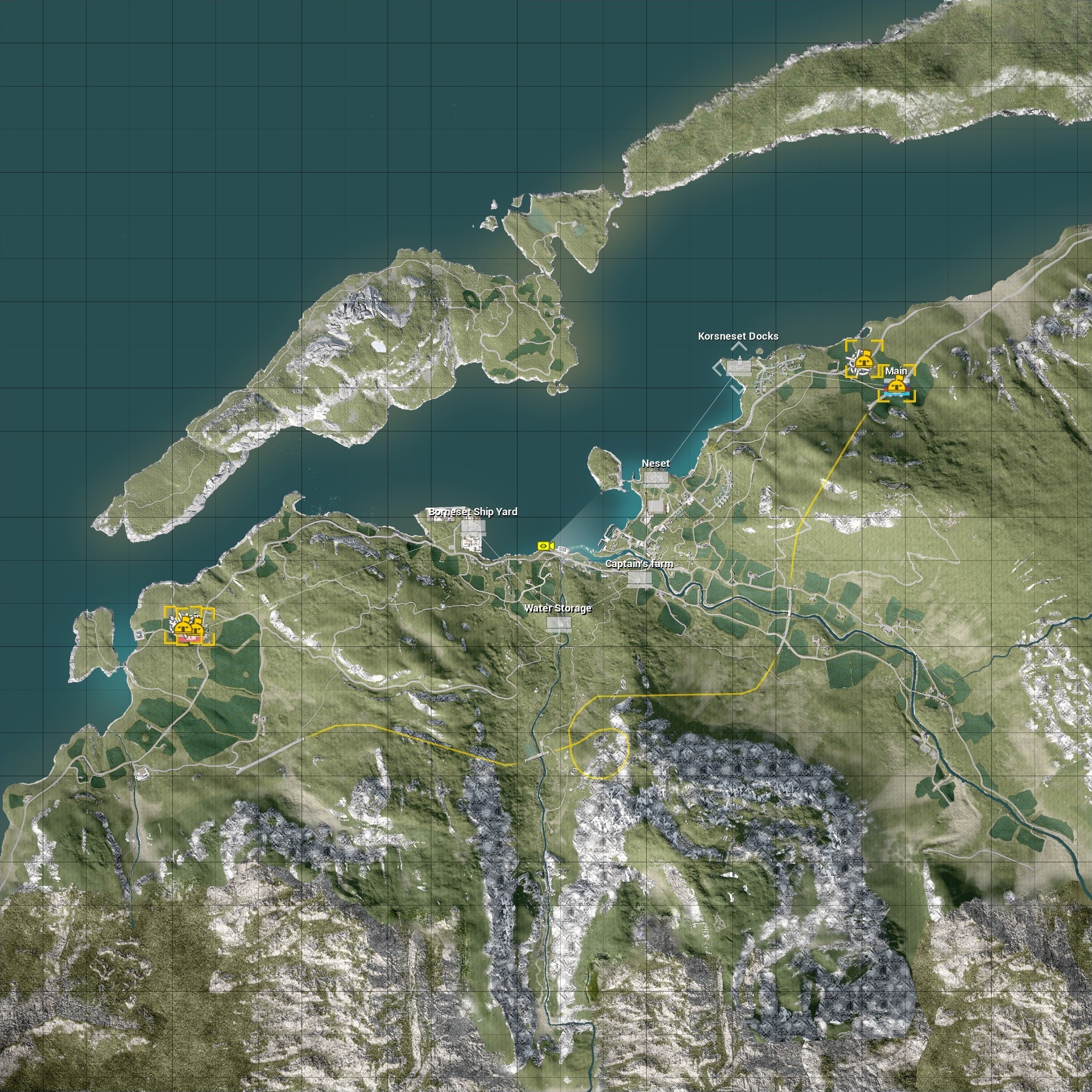Screen dimensions: 1092x1092
Task: Select the Borneset Ship Yard objective marker
Action: click(x=473, y=527)
